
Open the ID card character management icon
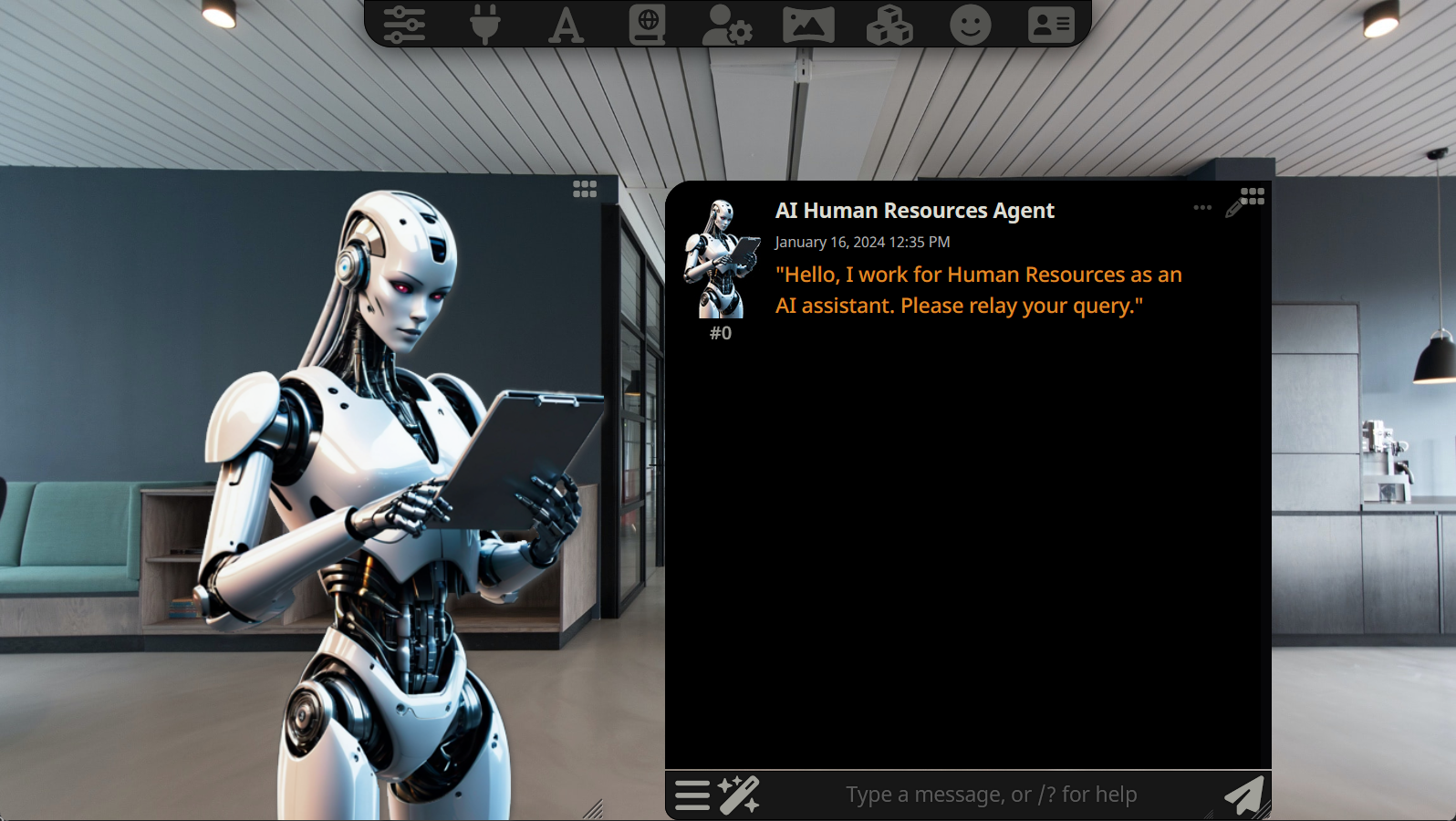click(x=1051, y=25)
